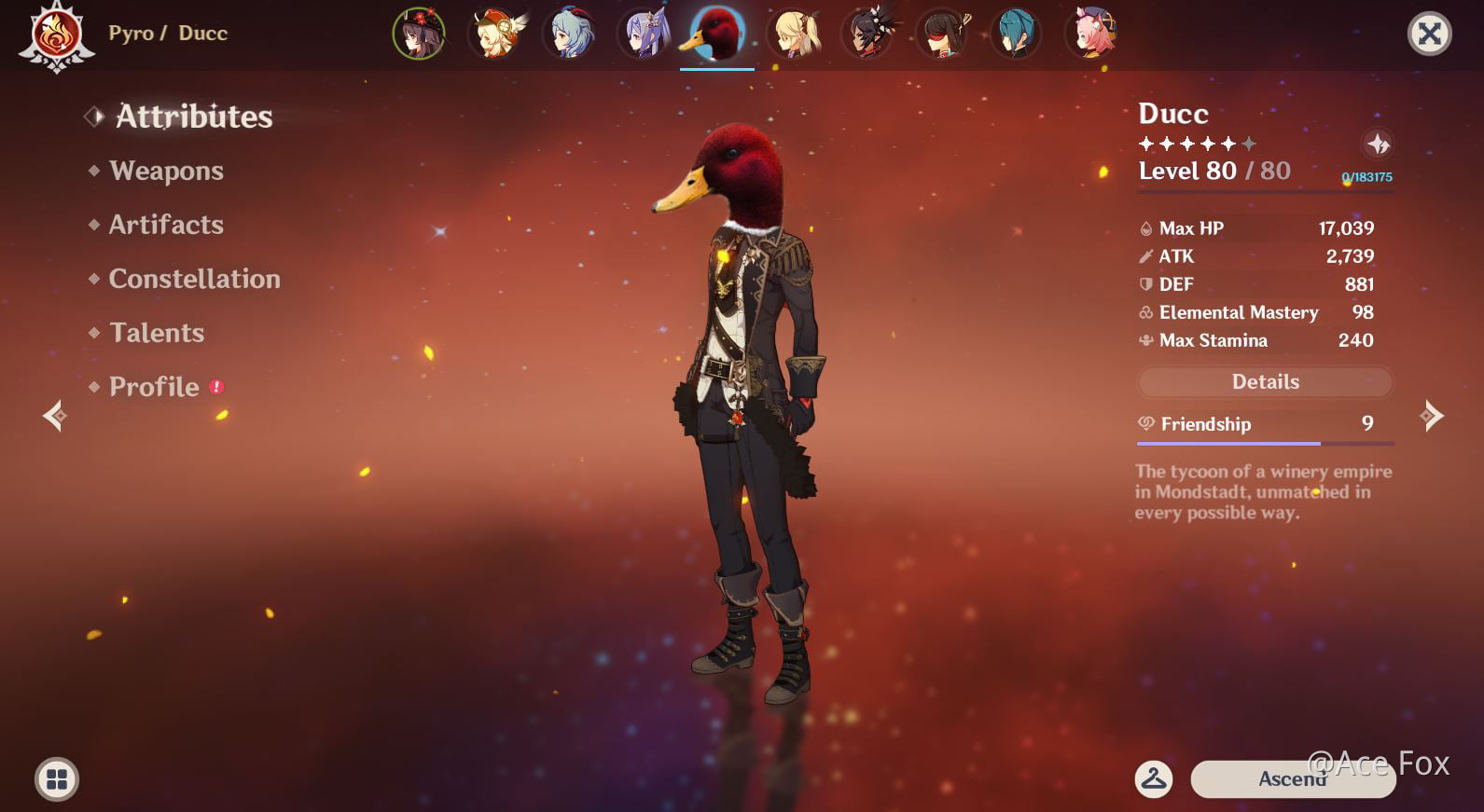
Task: Go to the next character with right arrow
Action: (1432, 416)
